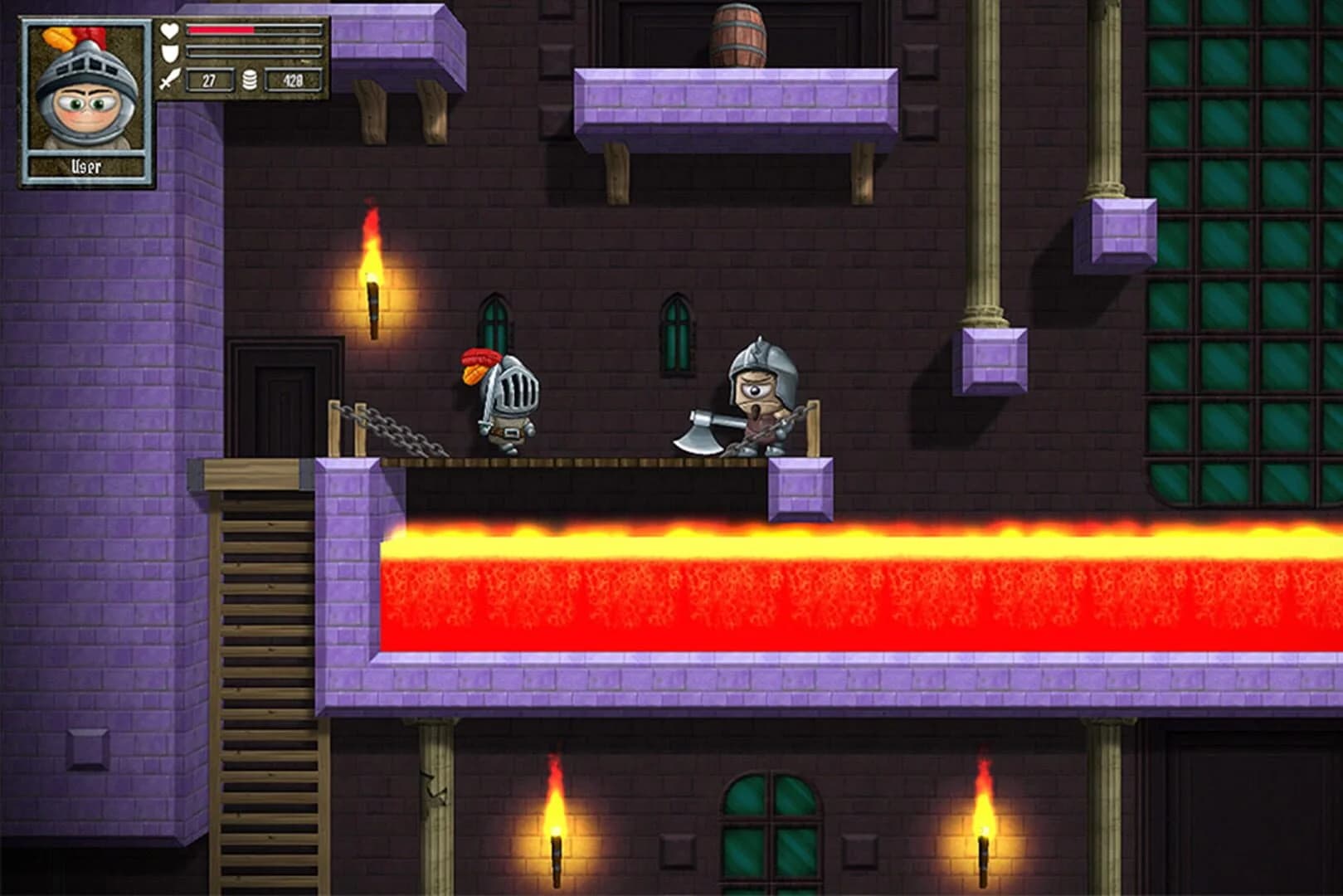
Task: Select the shield armor icon
Action: (169, 52)
